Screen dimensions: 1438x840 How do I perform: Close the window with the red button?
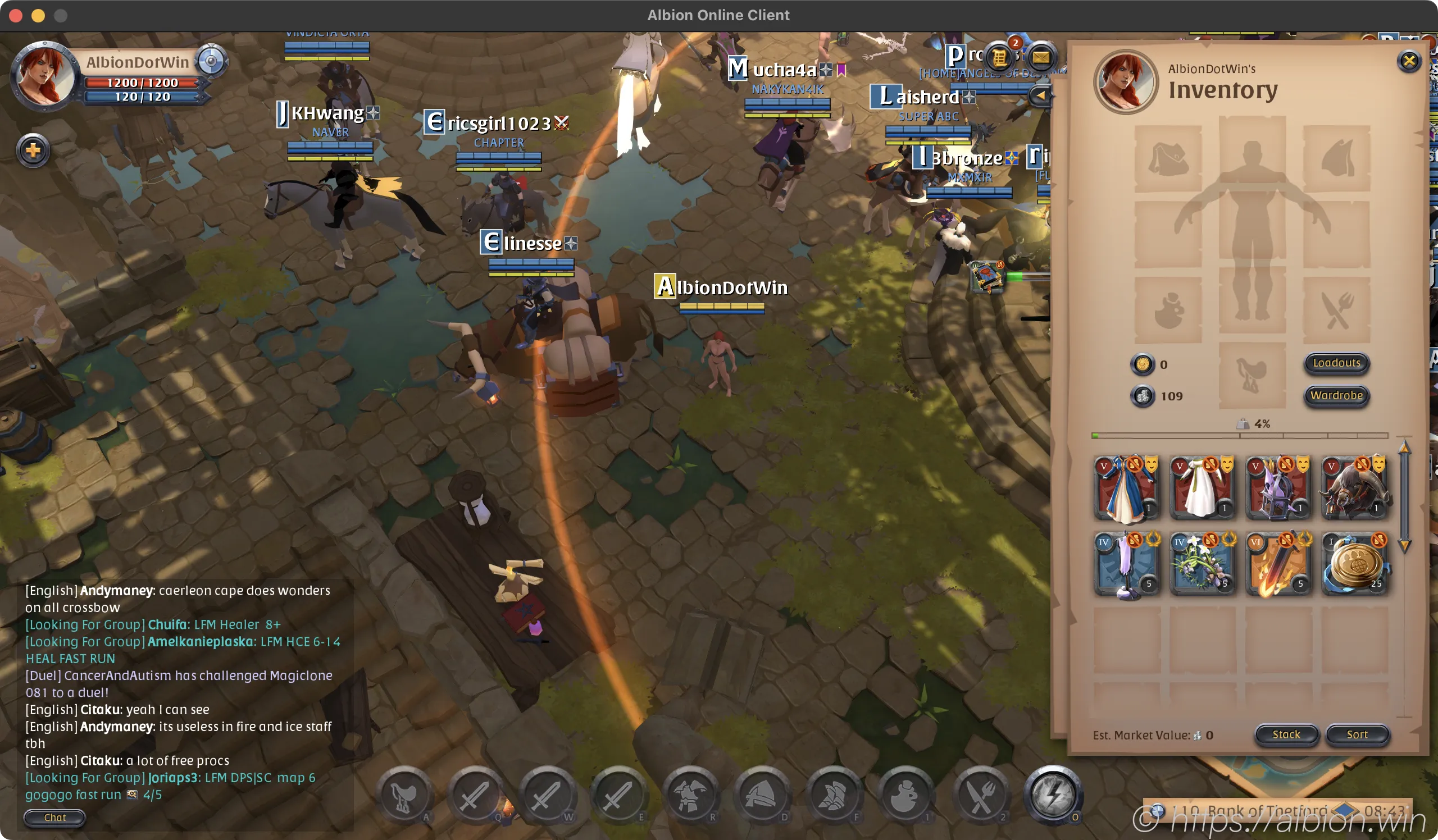16,15
